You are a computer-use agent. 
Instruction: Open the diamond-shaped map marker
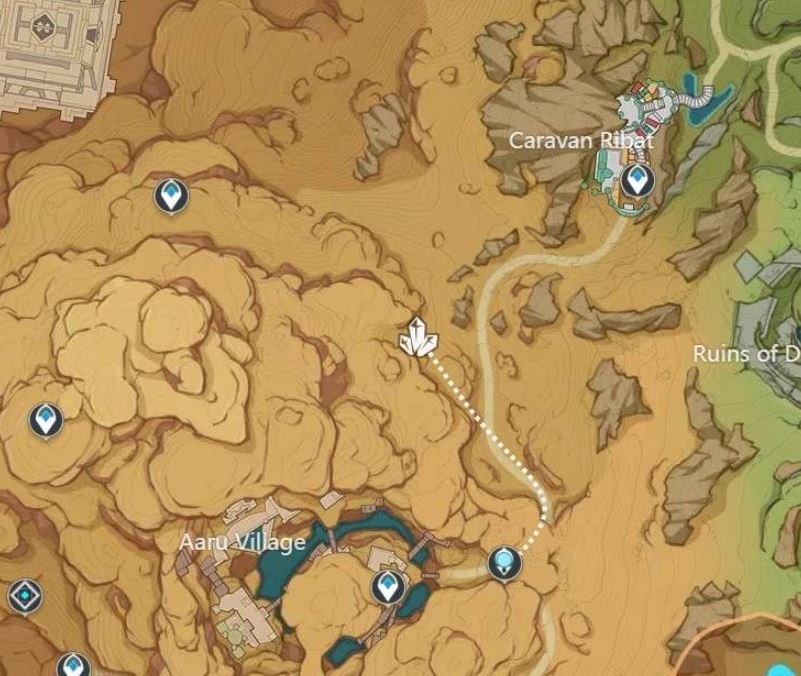25,596
